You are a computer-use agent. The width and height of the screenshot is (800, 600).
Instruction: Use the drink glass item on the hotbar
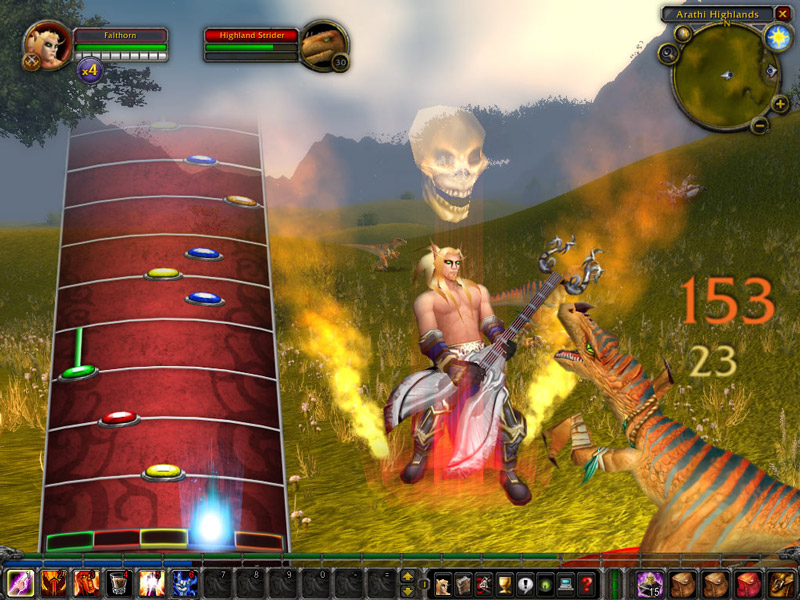click(120, 582)
